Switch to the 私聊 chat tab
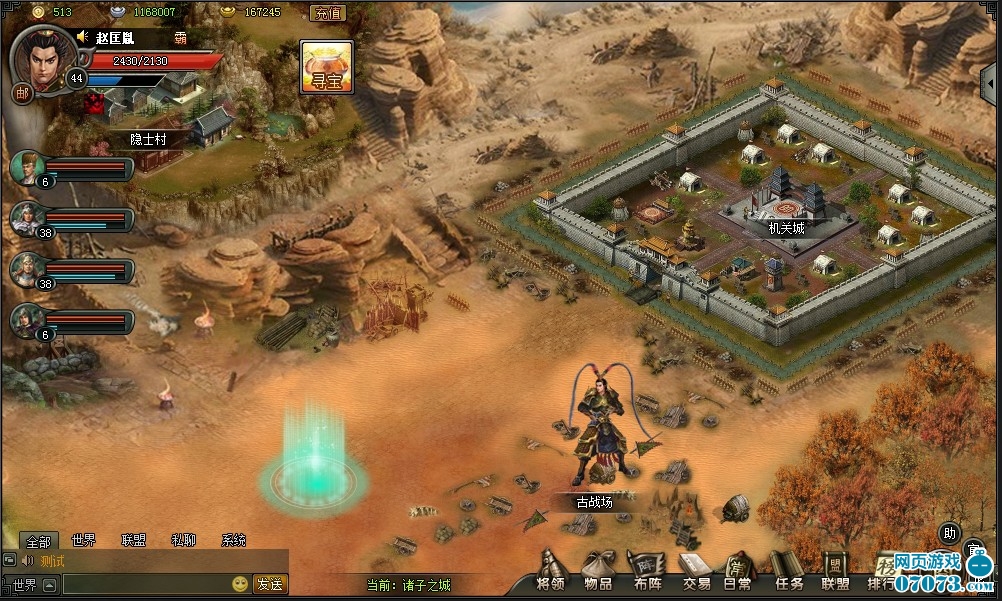1002x601 pixels. point(183,540)
